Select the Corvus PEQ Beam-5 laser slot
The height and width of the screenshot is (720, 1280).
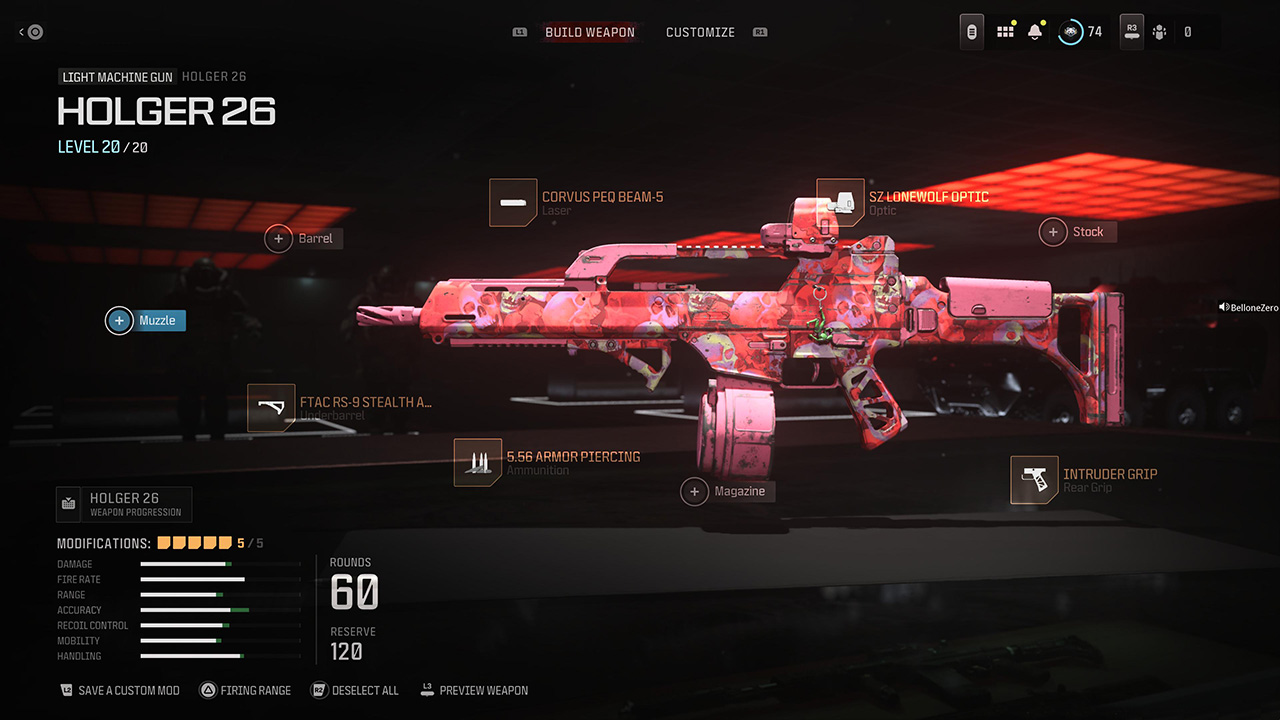577,203
